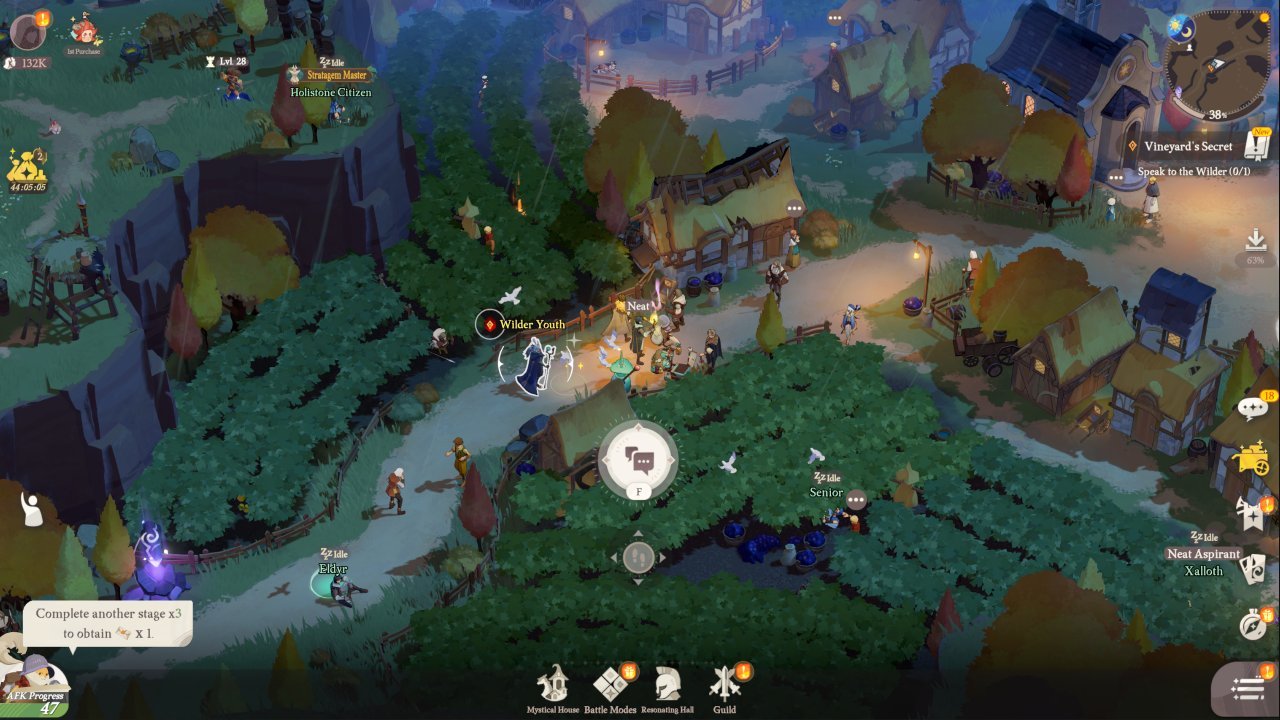
Task: Open the chat bubble with 18 notifications
Action: click(1253, 407)
